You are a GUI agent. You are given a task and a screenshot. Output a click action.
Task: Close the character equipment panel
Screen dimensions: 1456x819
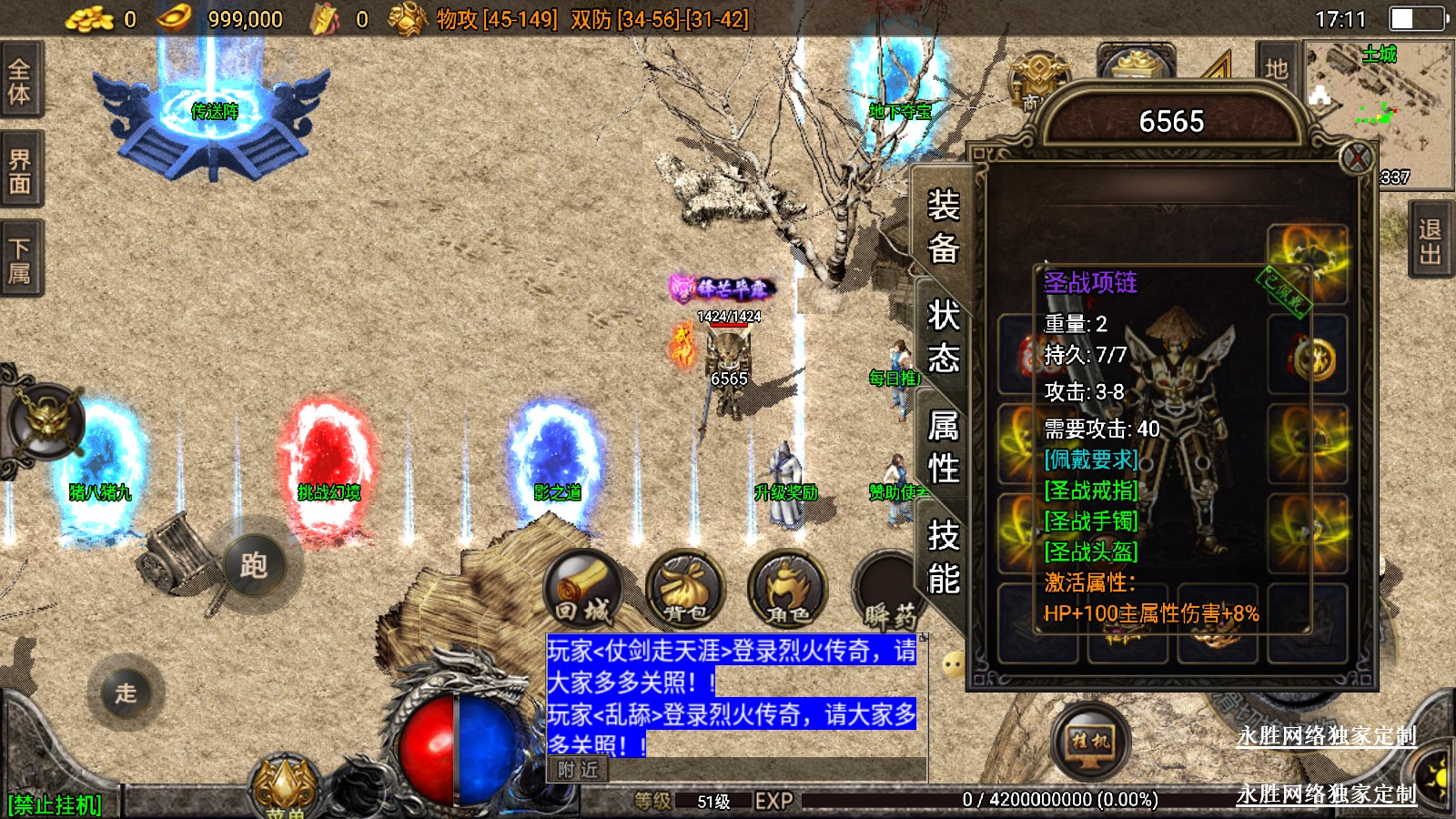pyautogui.click(x=1357, y=158)
